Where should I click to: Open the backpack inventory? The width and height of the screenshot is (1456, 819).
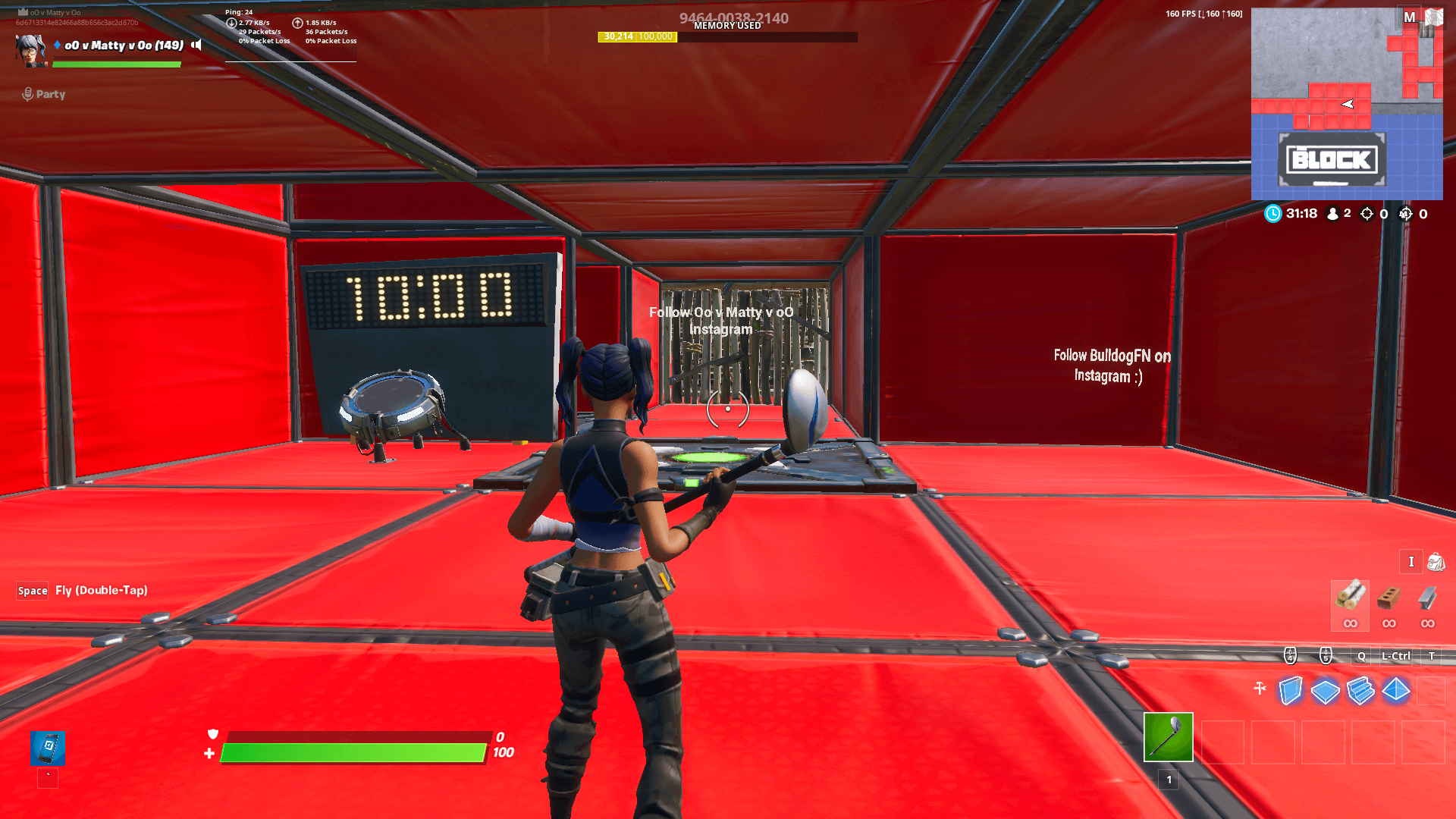1436,562
